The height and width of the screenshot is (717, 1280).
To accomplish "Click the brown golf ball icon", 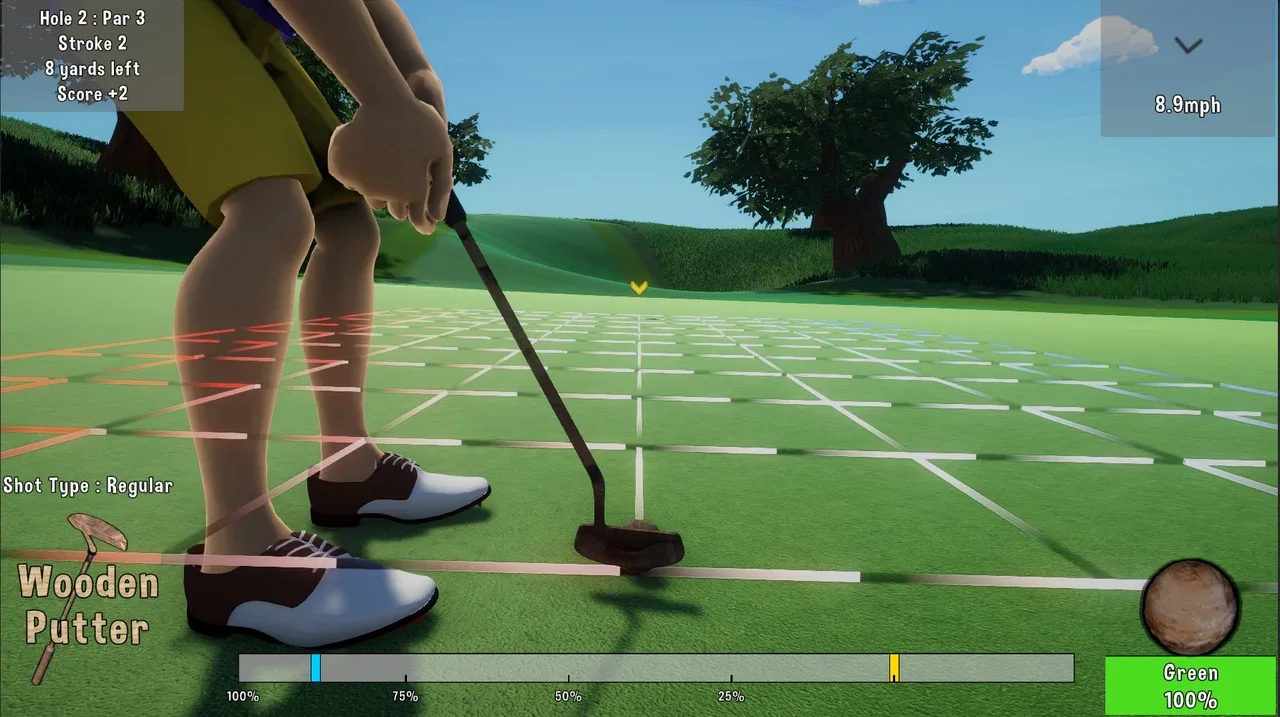I will (x=1190, y=607).
